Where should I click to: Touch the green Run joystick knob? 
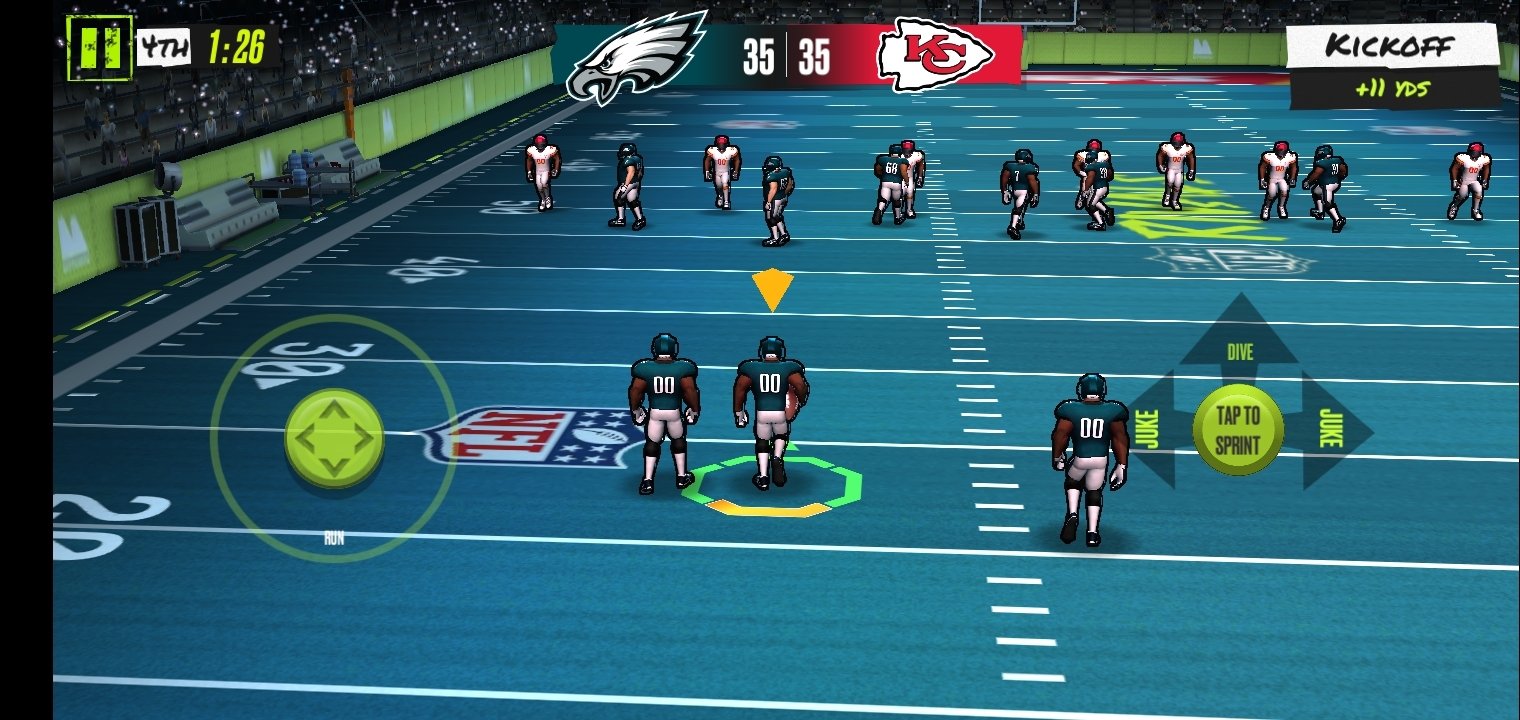[334, 438]
